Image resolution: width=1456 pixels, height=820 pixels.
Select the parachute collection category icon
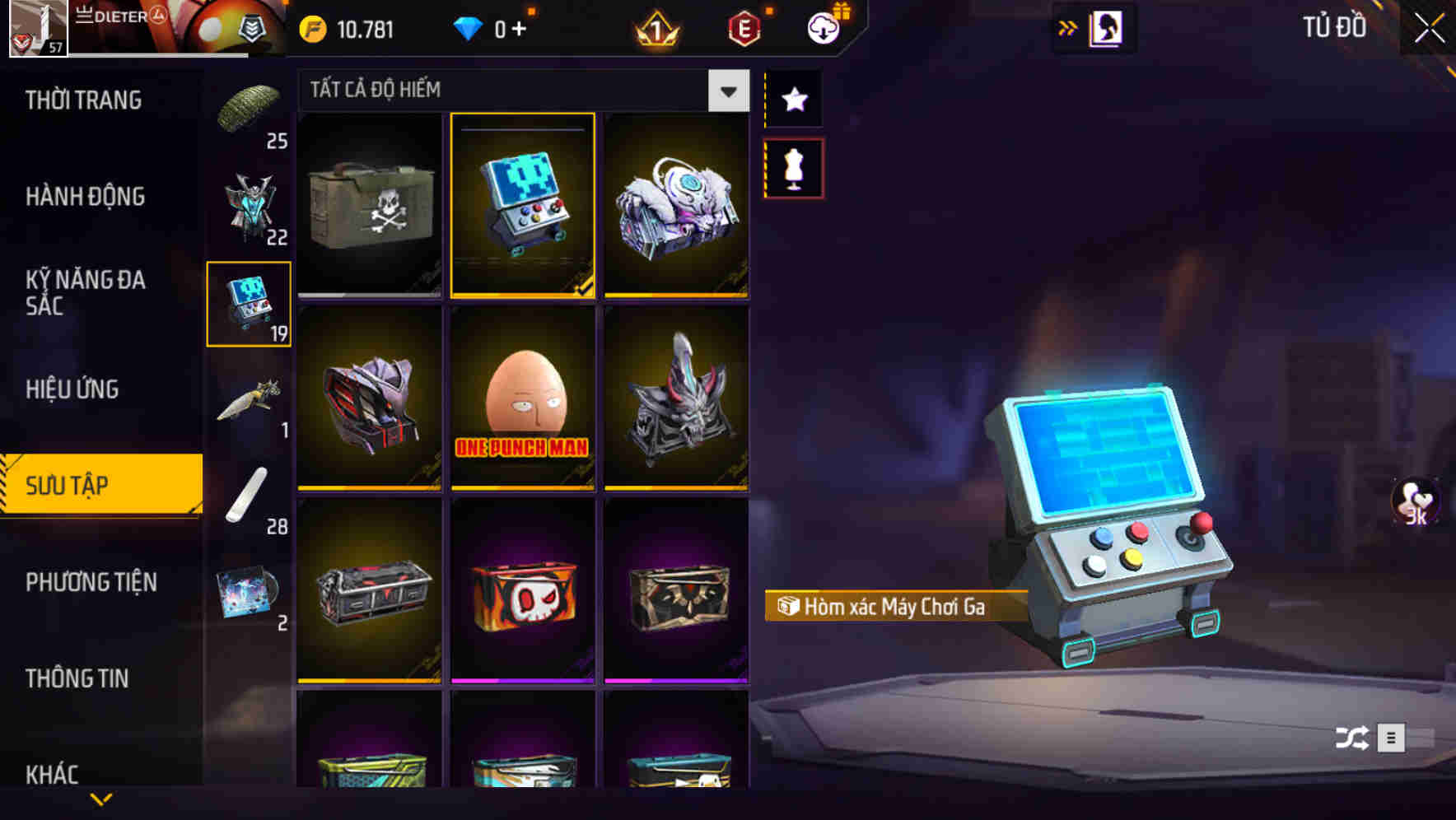250,105
